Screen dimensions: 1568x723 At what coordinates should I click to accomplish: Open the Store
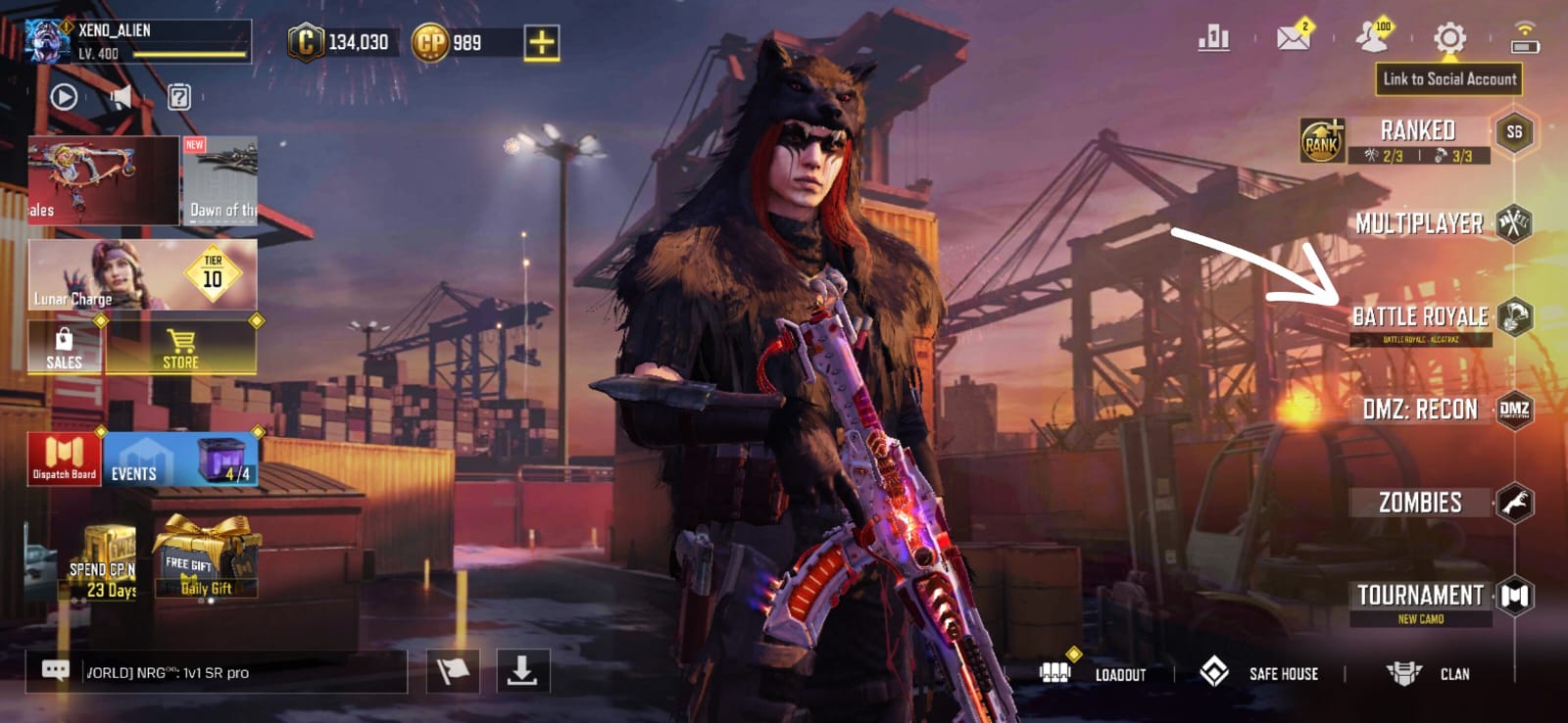coord(181,348)
